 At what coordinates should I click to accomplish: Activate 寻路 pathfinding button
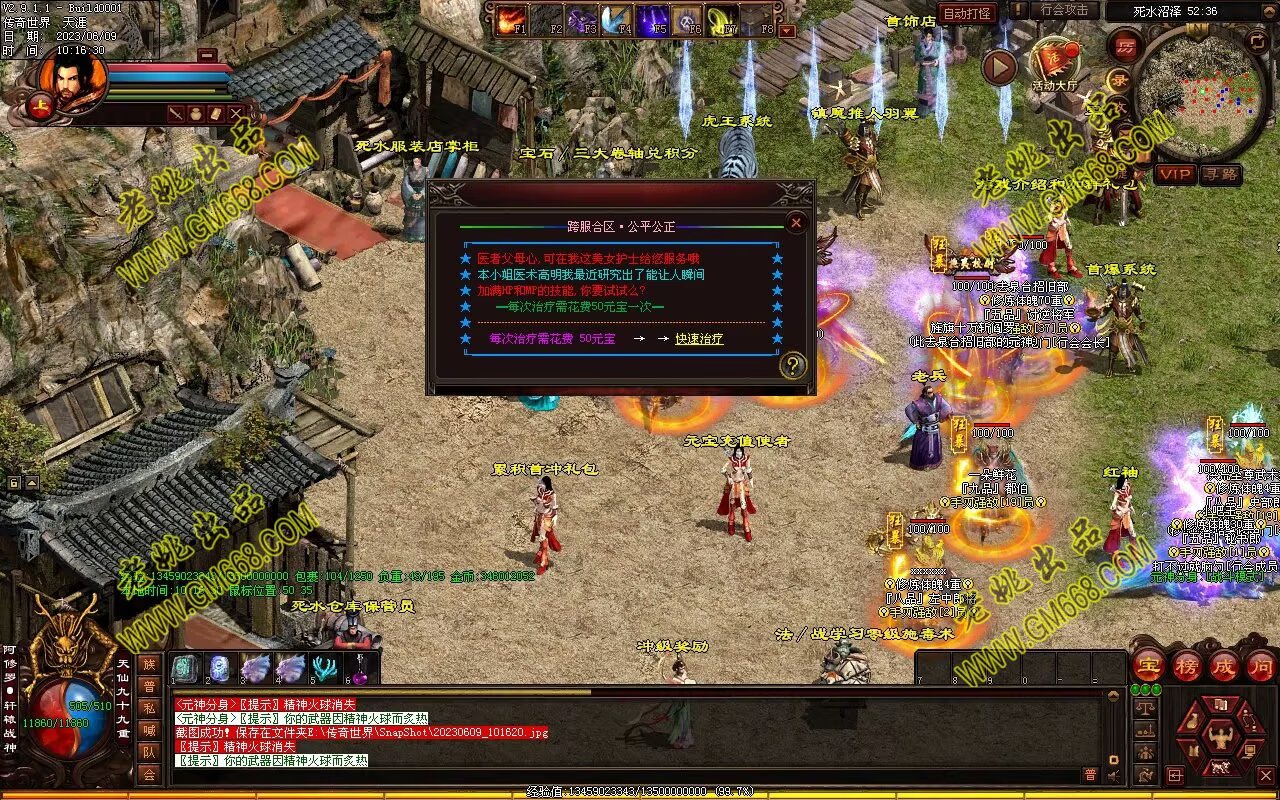1221,174
